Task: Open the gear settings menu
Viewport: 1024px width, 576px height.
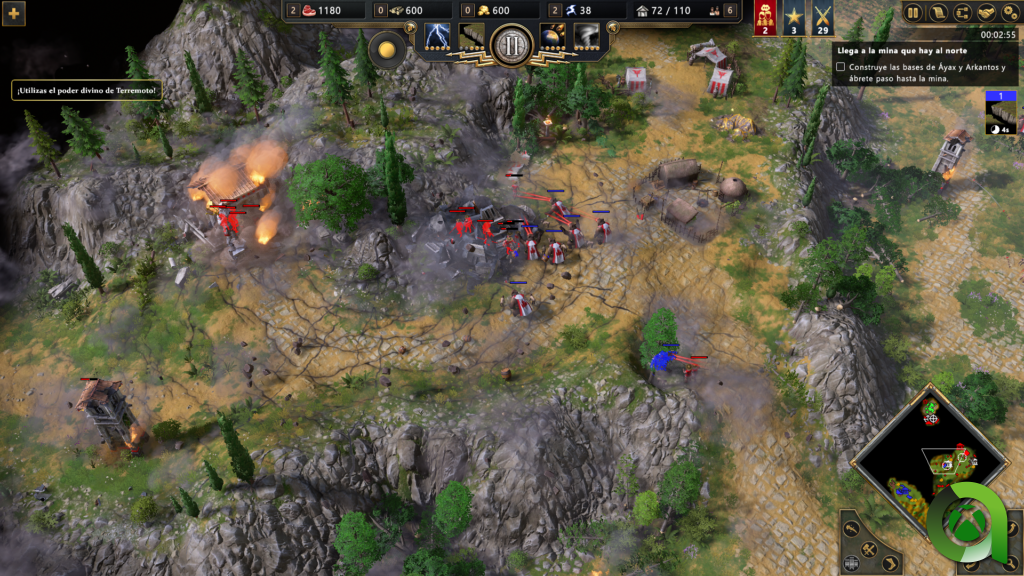Action: coord(1010,13)
